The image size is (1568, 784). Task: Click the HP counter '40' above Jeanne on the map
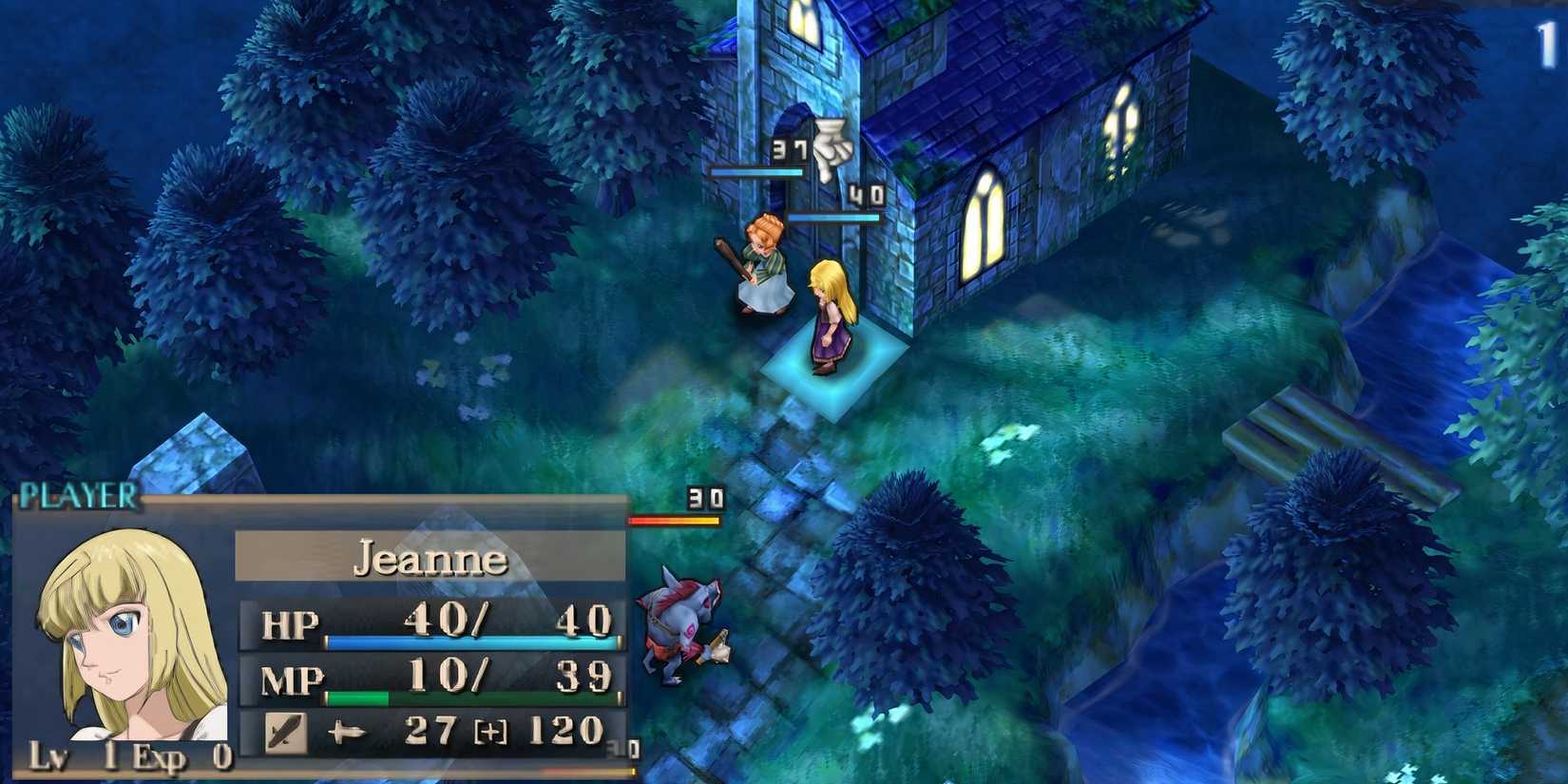[x=868, y=193]
